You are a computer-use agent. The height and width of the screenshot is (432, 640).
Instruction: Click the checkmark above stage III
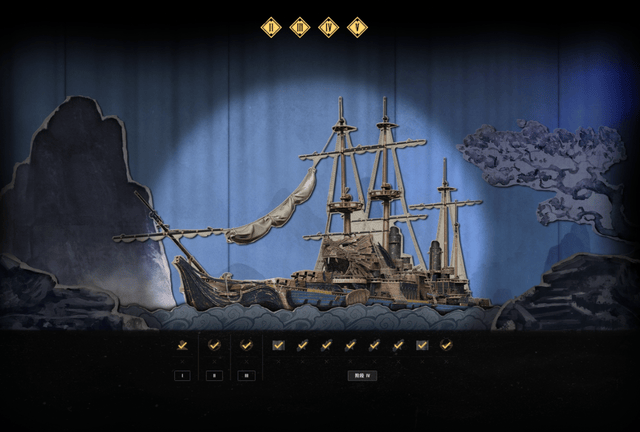pyautogui.click(x=246, y=345)
